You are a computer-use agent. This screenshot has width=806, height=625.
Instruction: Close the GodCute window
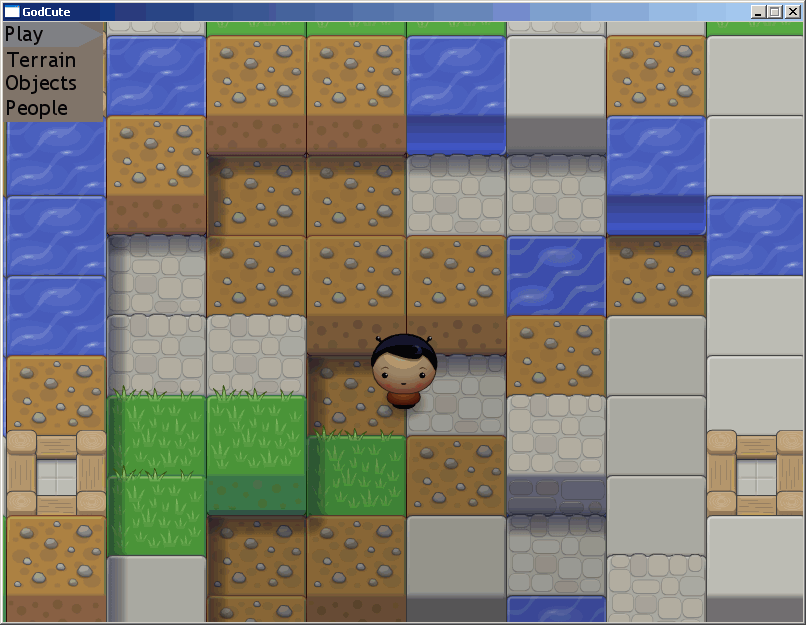click(792, 11)
